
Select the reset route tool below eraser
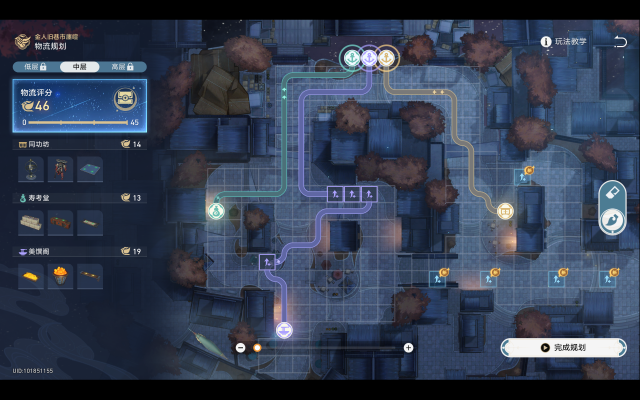click(x=612, y=218)
